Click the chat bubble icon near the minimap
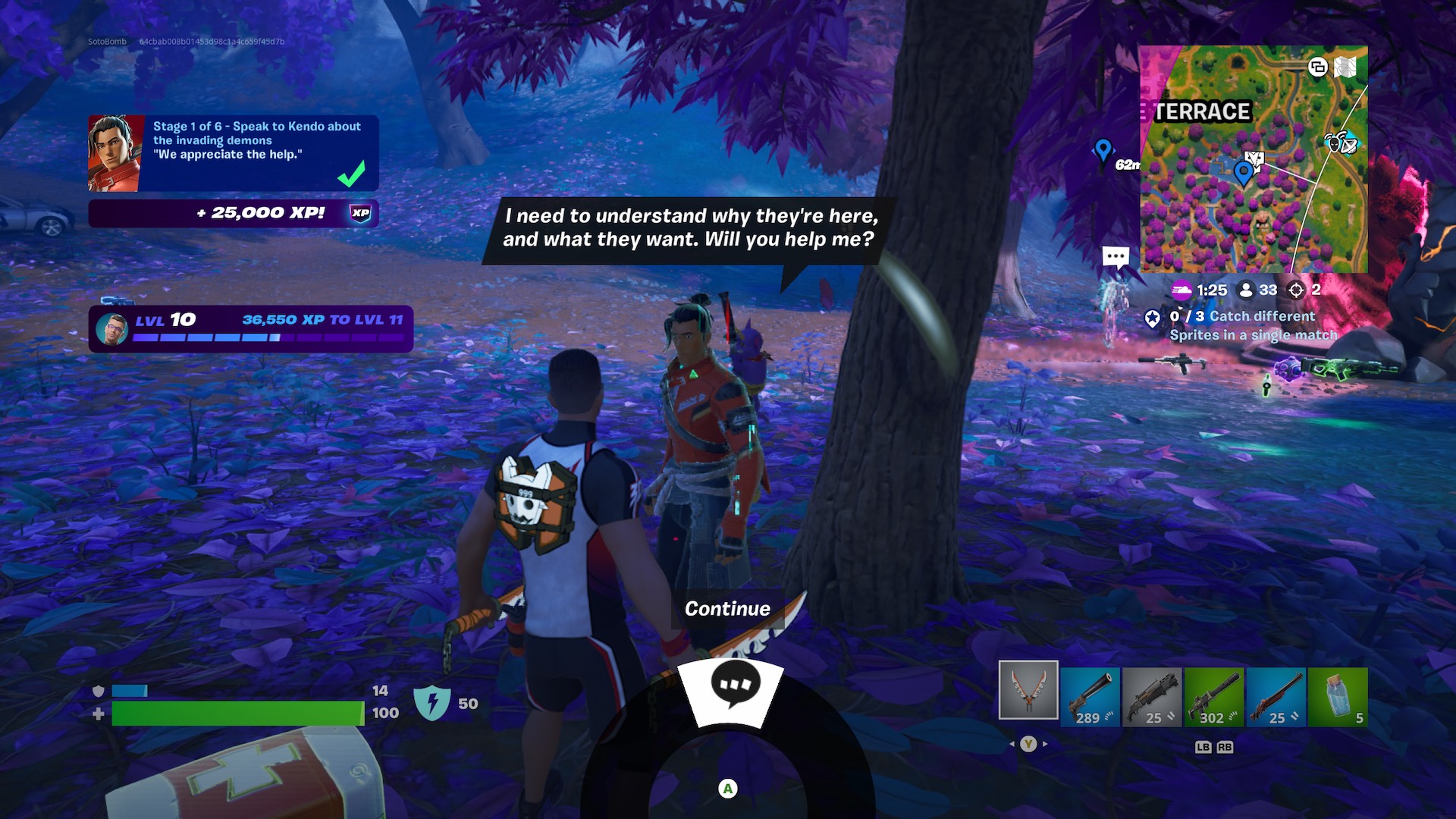Screen dimensions: 1456x819 (1114, 256)
